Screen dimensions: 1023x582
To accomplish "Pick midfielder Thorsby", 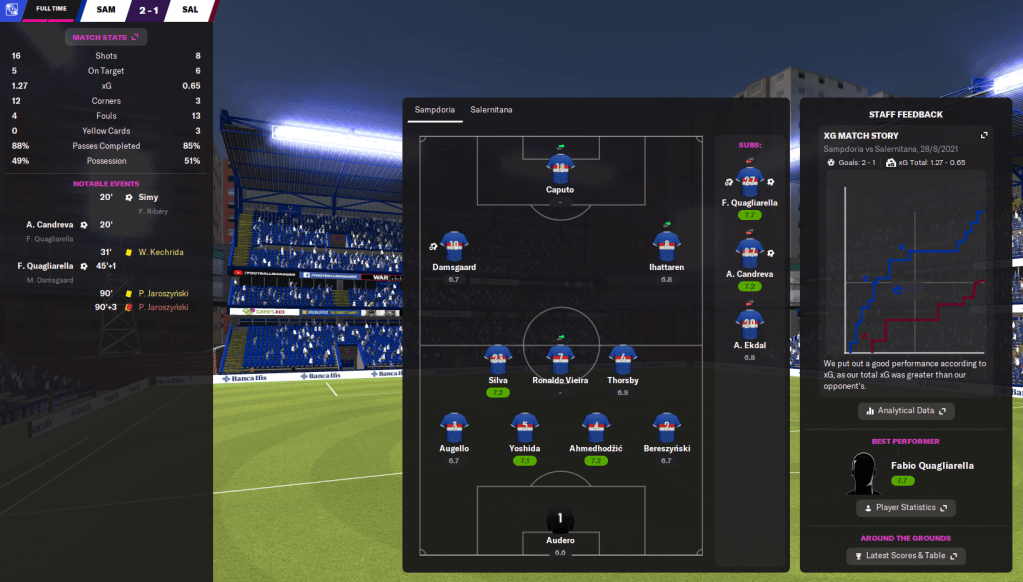I will click(623, 360).
